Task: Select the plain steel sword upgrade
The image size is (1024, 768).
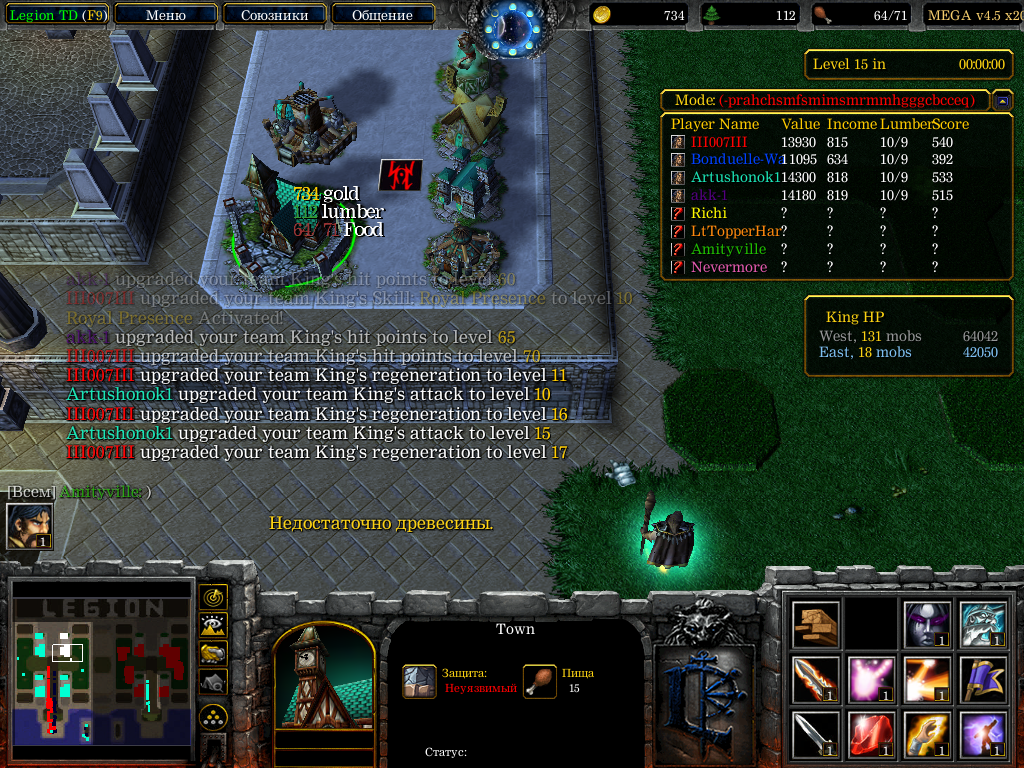Action: click(x=816, y=735)
